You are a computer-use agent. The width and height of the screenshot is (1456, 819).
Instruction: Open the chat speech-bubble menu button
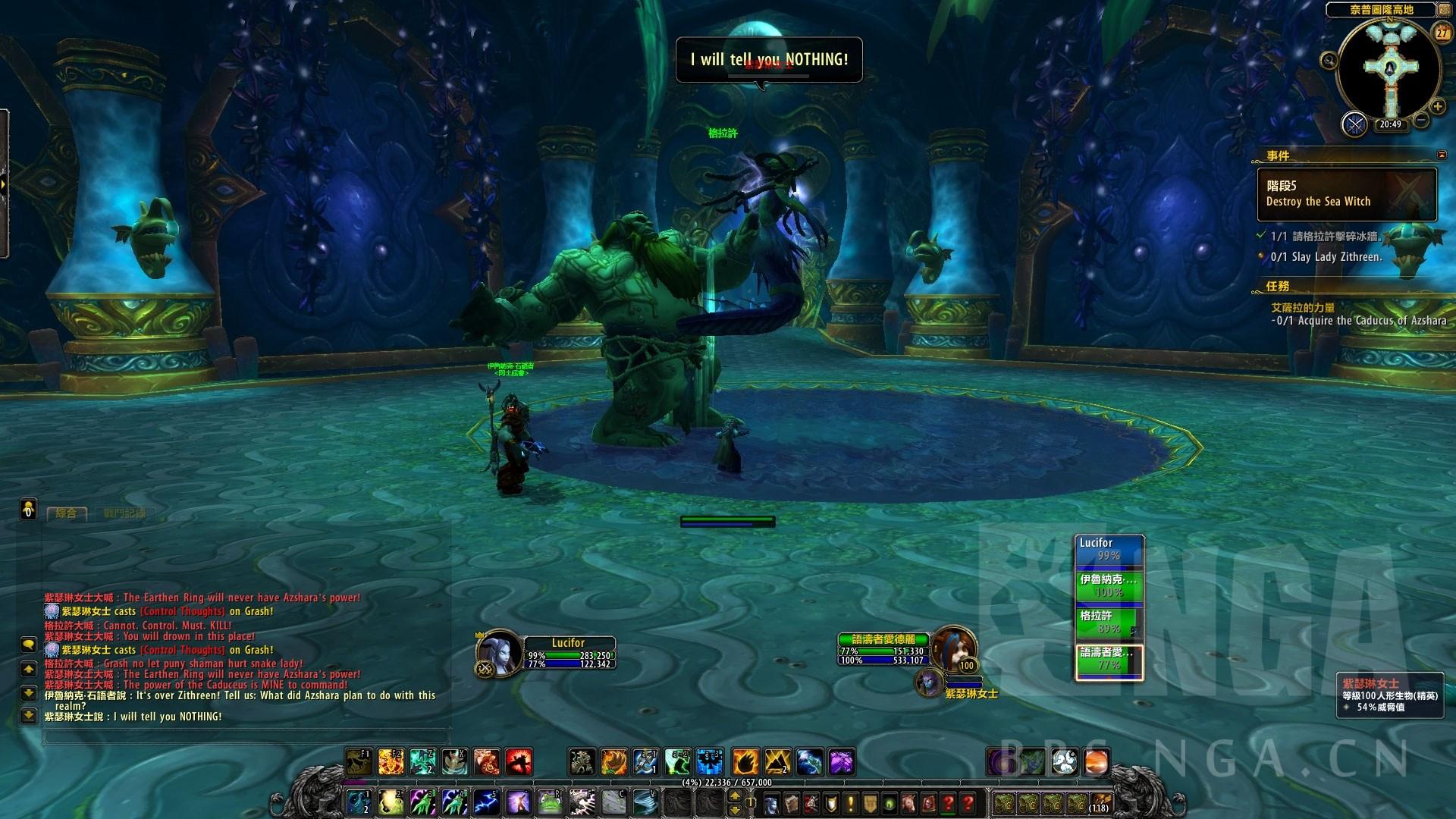[28, 645]
